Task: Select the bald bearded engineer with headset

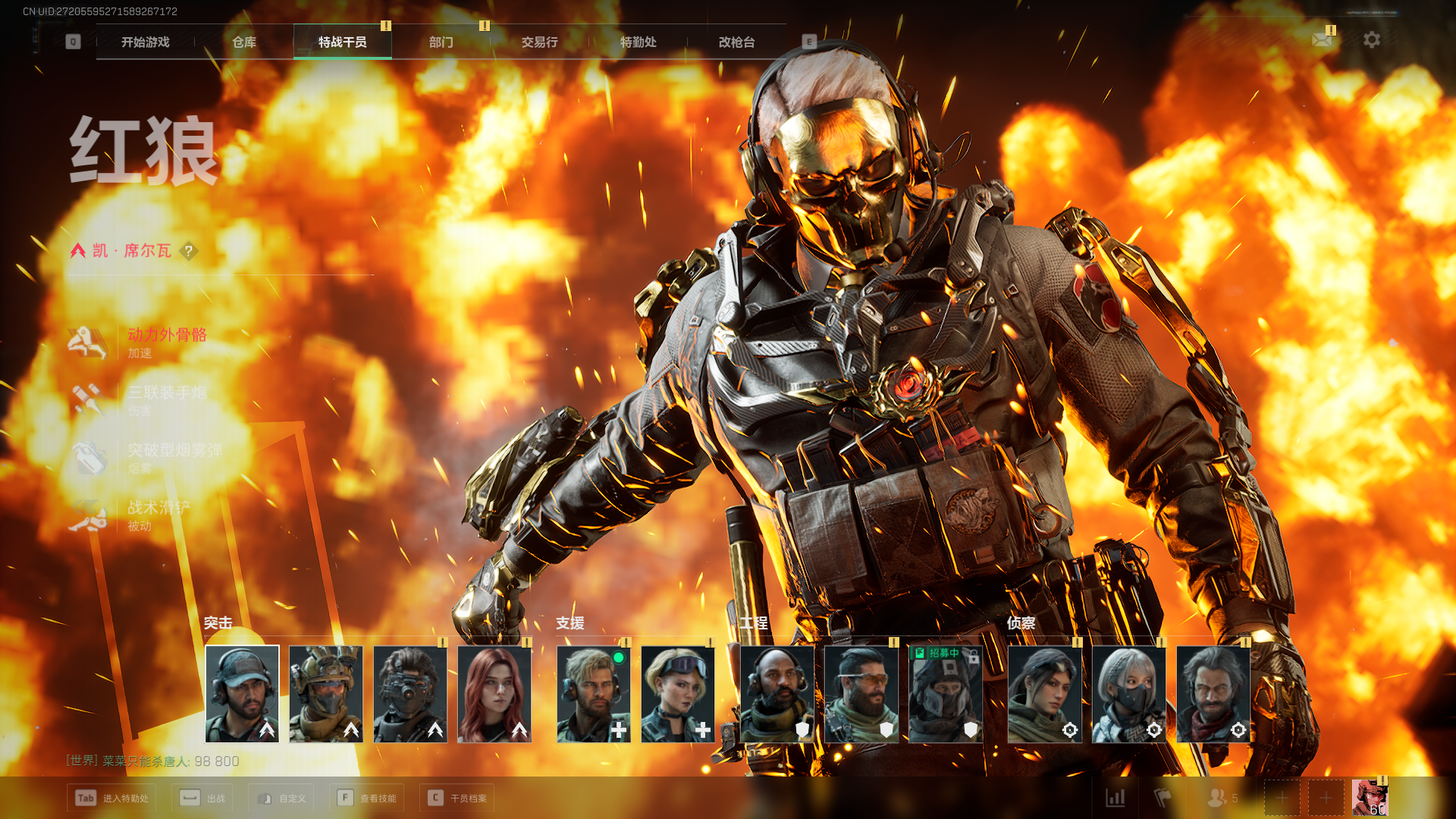Action: [777, 694]
